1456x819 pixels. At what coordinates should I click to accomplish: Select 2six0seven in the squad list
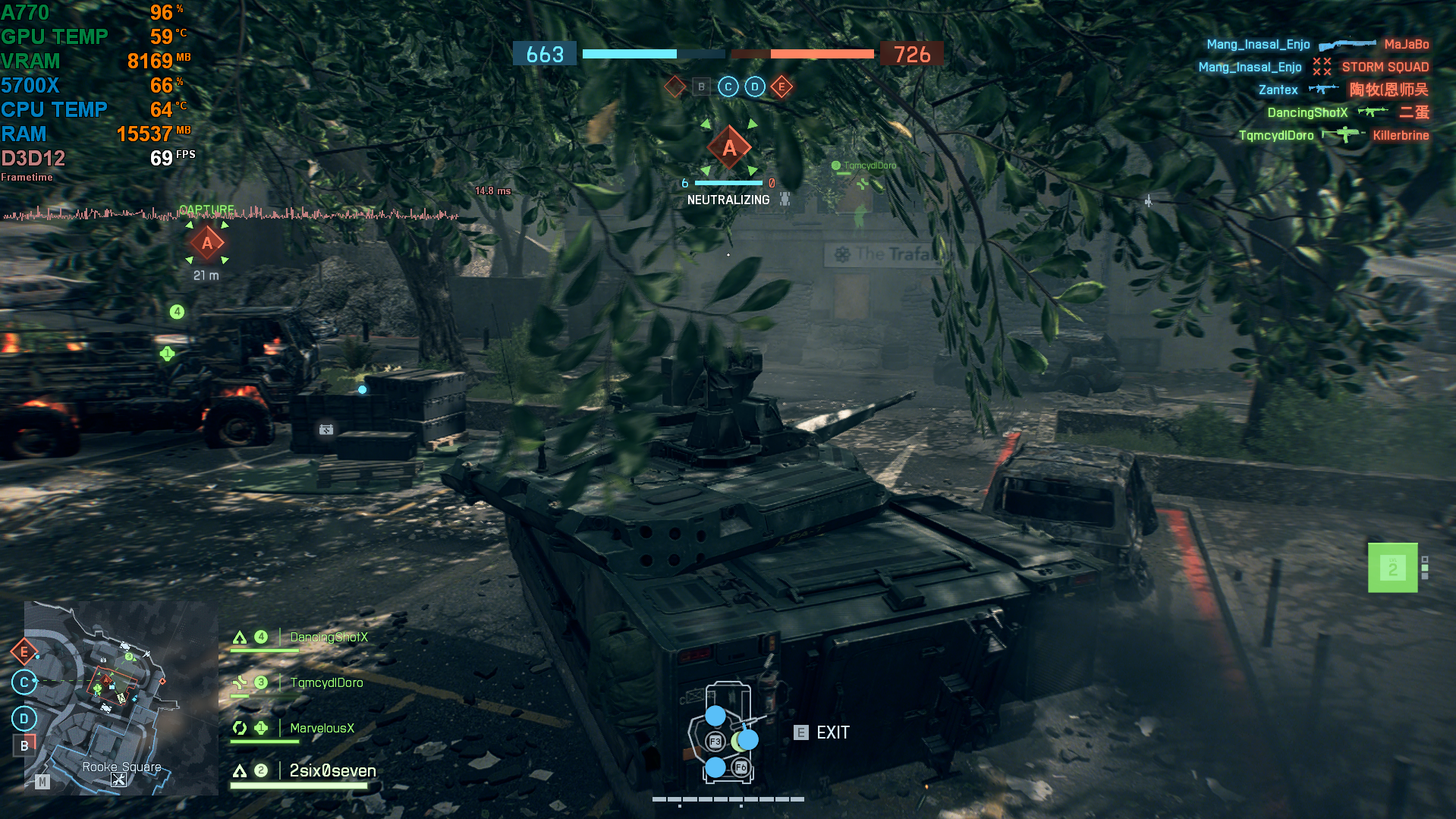pyautogui.click(x=332, y=771)
